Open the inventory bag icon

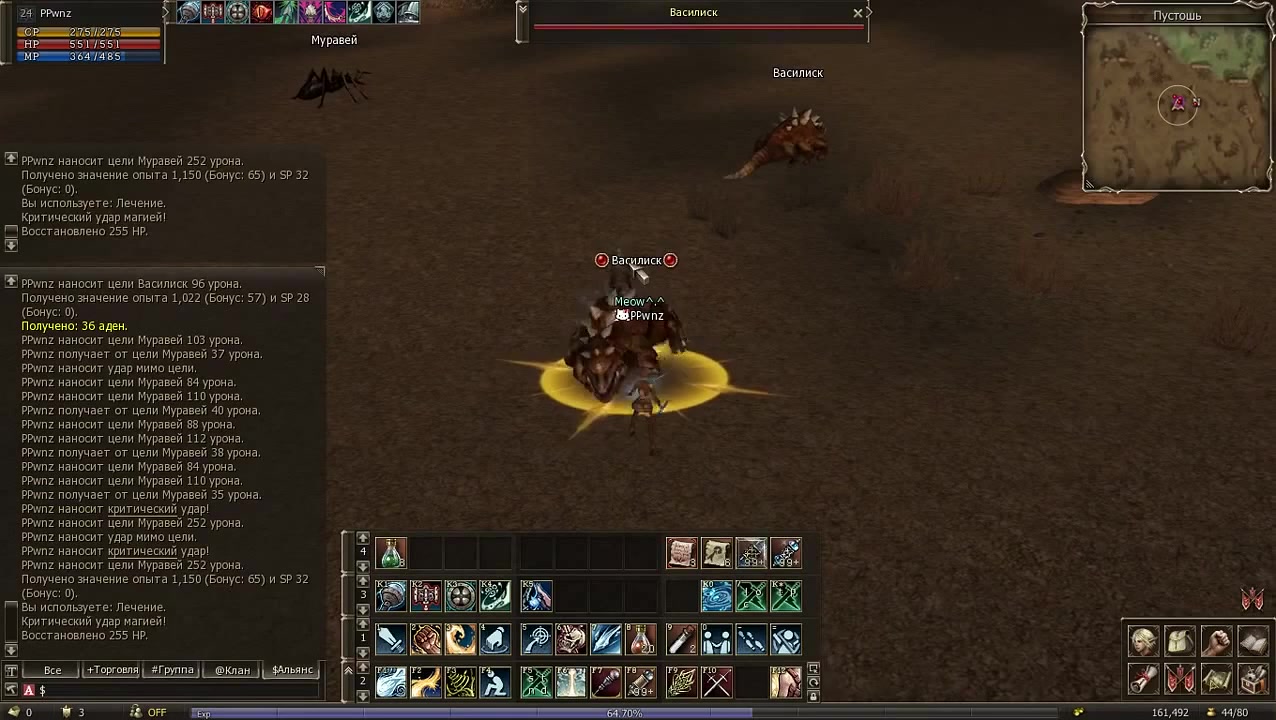1180,641
